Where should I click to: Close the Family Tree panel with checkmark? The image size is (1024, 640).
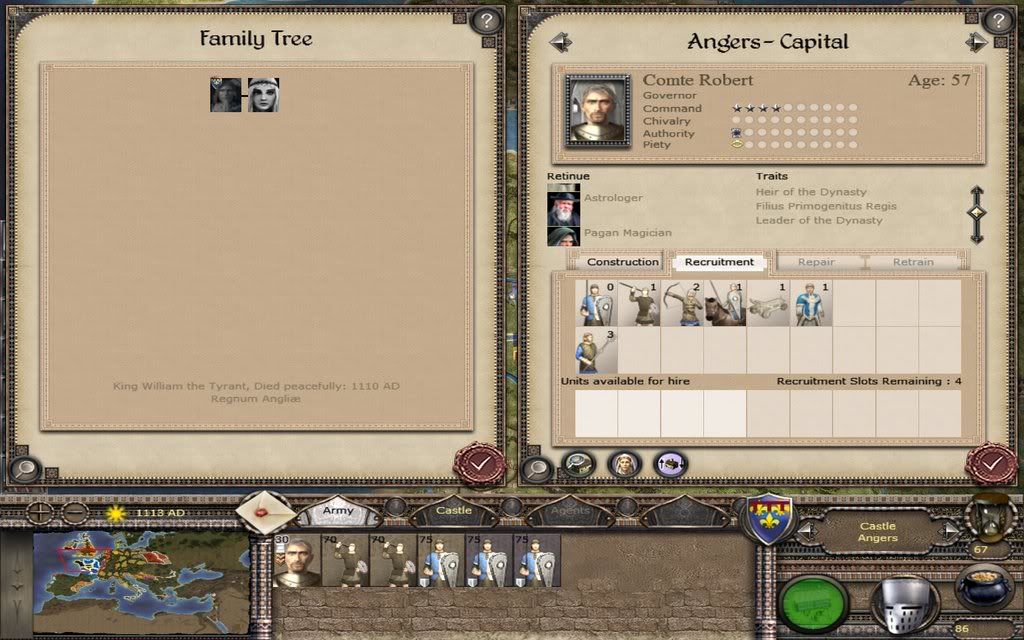[479, 464]
